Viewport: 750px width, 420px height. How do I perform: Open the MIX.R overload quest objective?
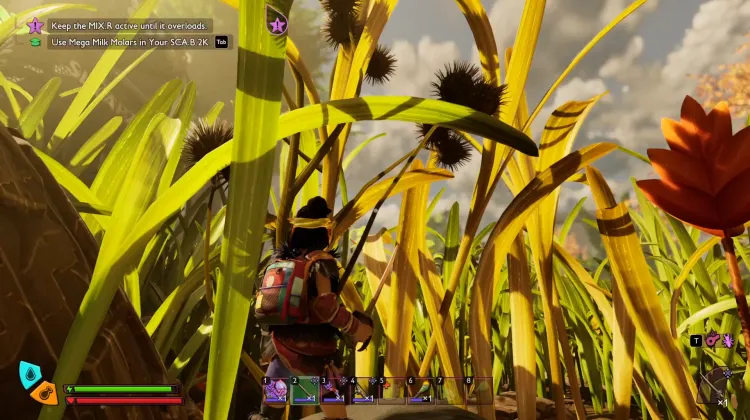[129, 25]
